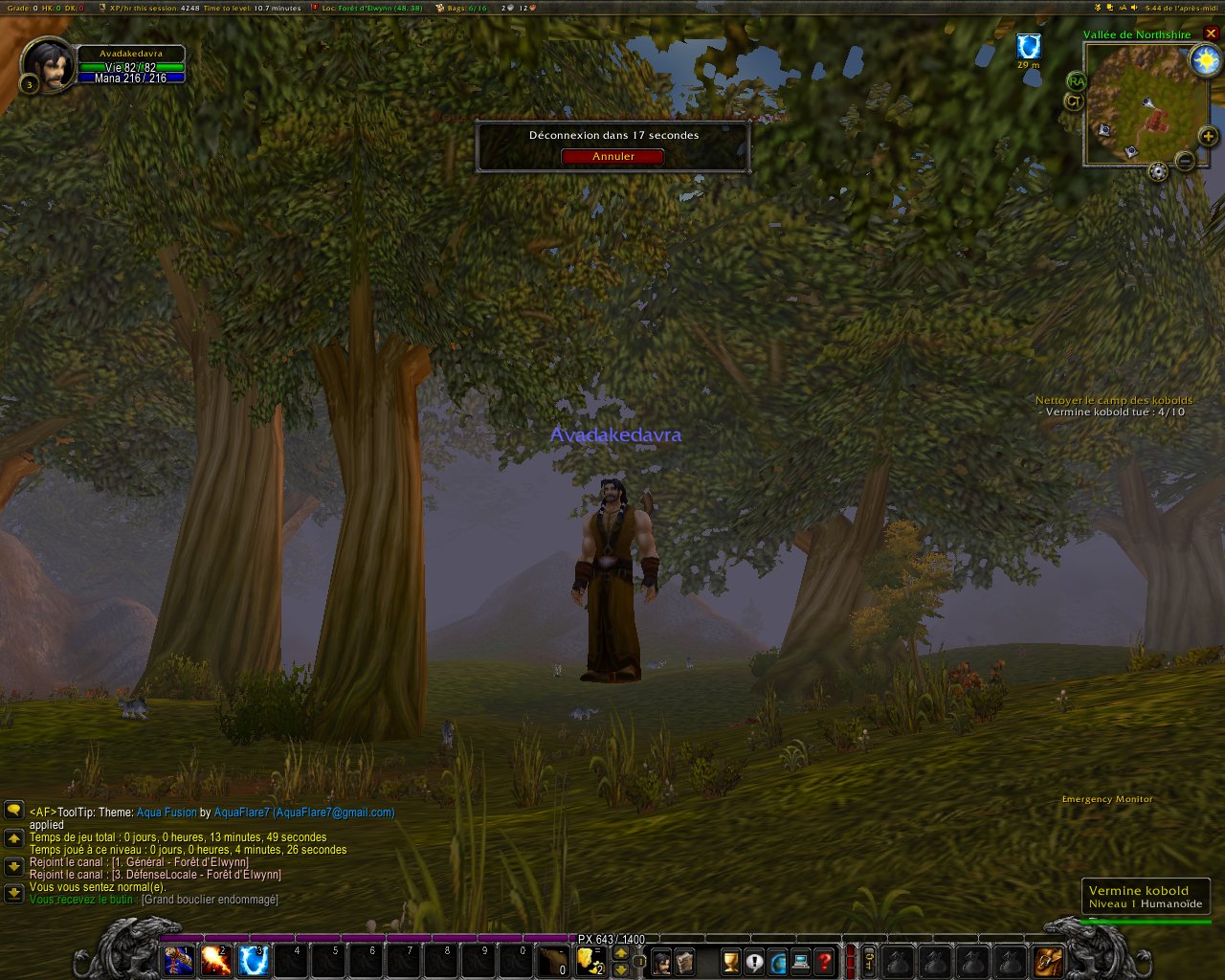
Task: Click the CT minimap addon button
Action: [x=1074, y=100]
